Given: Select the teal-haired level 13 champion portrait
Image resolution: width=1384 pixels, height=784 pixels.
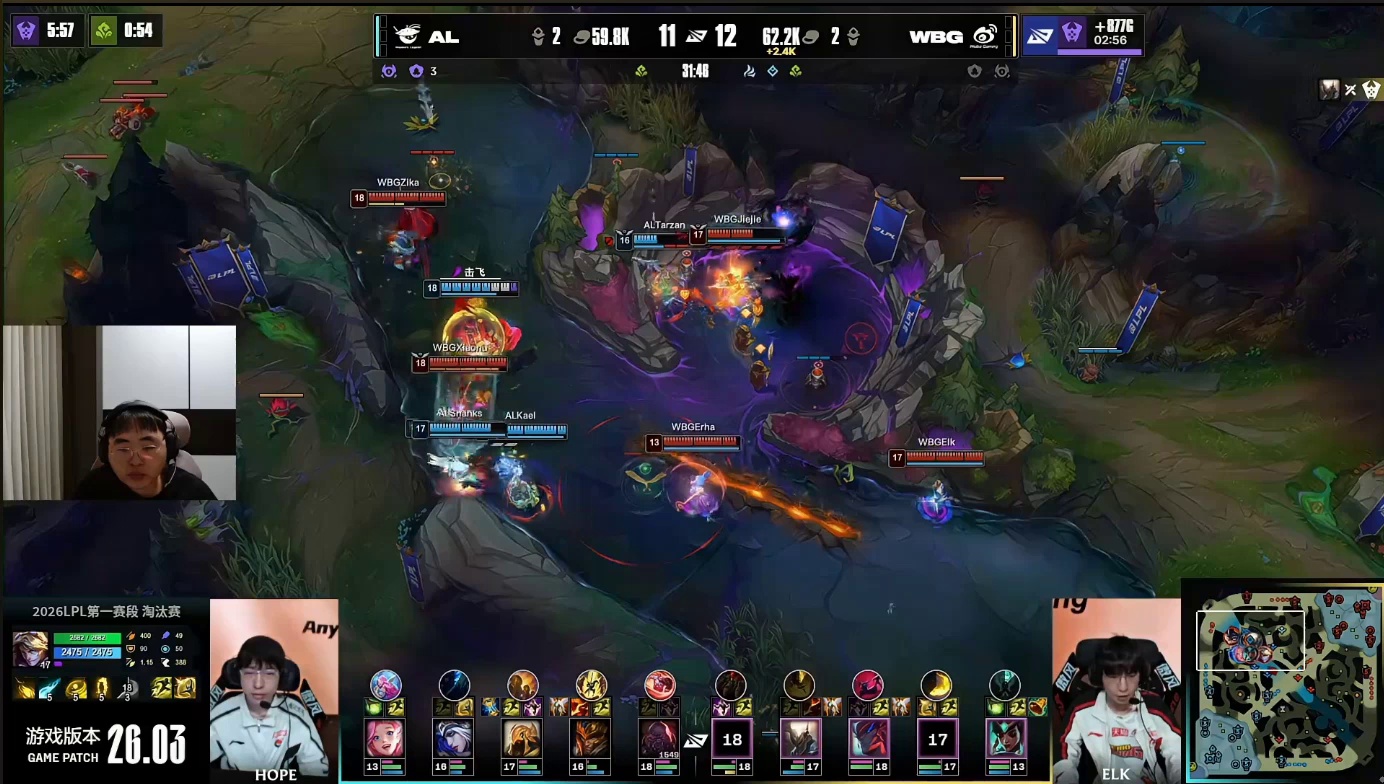Looking at the screenshot, I should (x=1004, y=738).
